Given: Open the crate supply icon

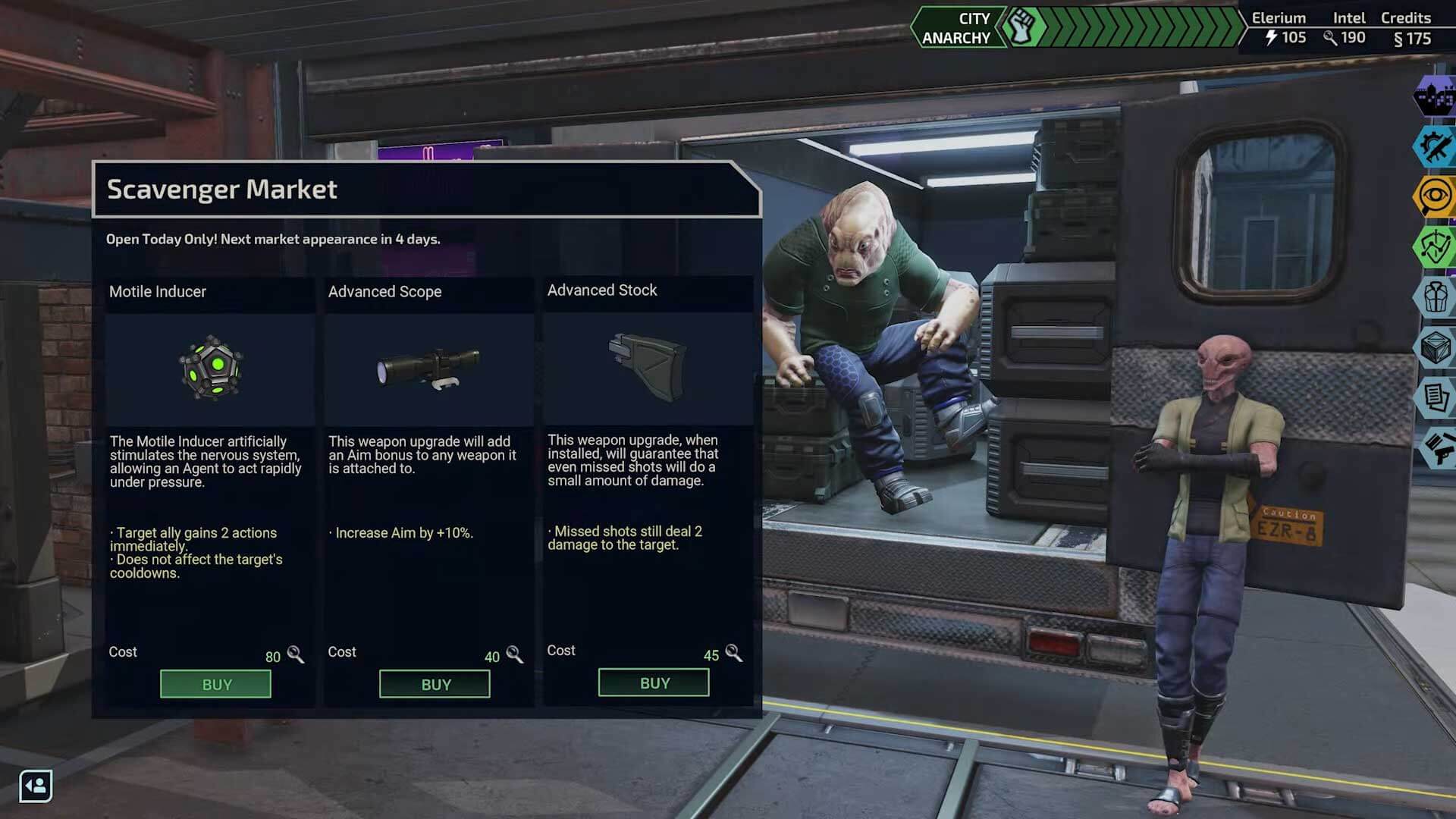Looking at the screenshot, I should tap(1435, 347).
